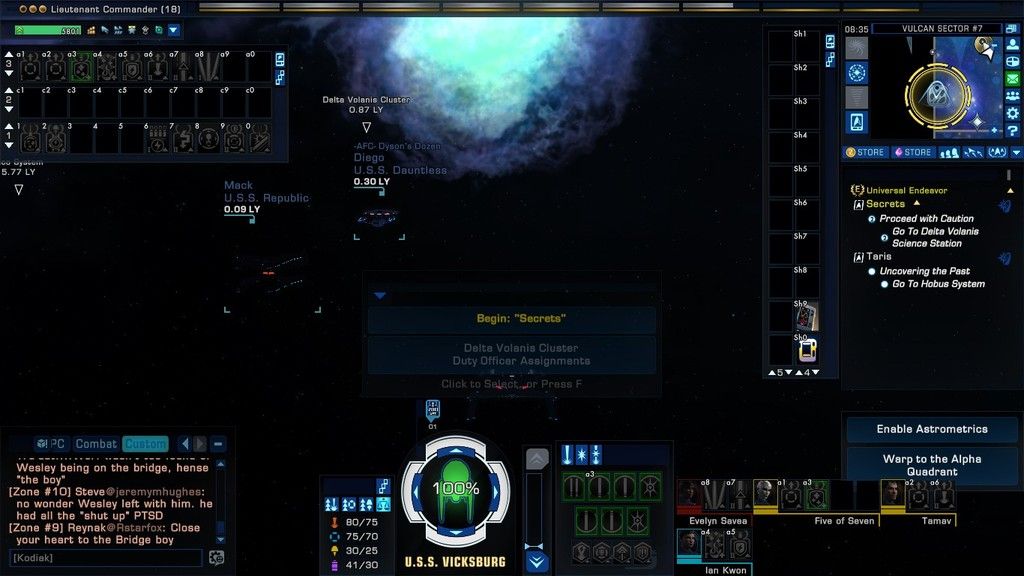Warp to the Alpha Quadrant
The image size is (1024, 576).
point(931,465)
